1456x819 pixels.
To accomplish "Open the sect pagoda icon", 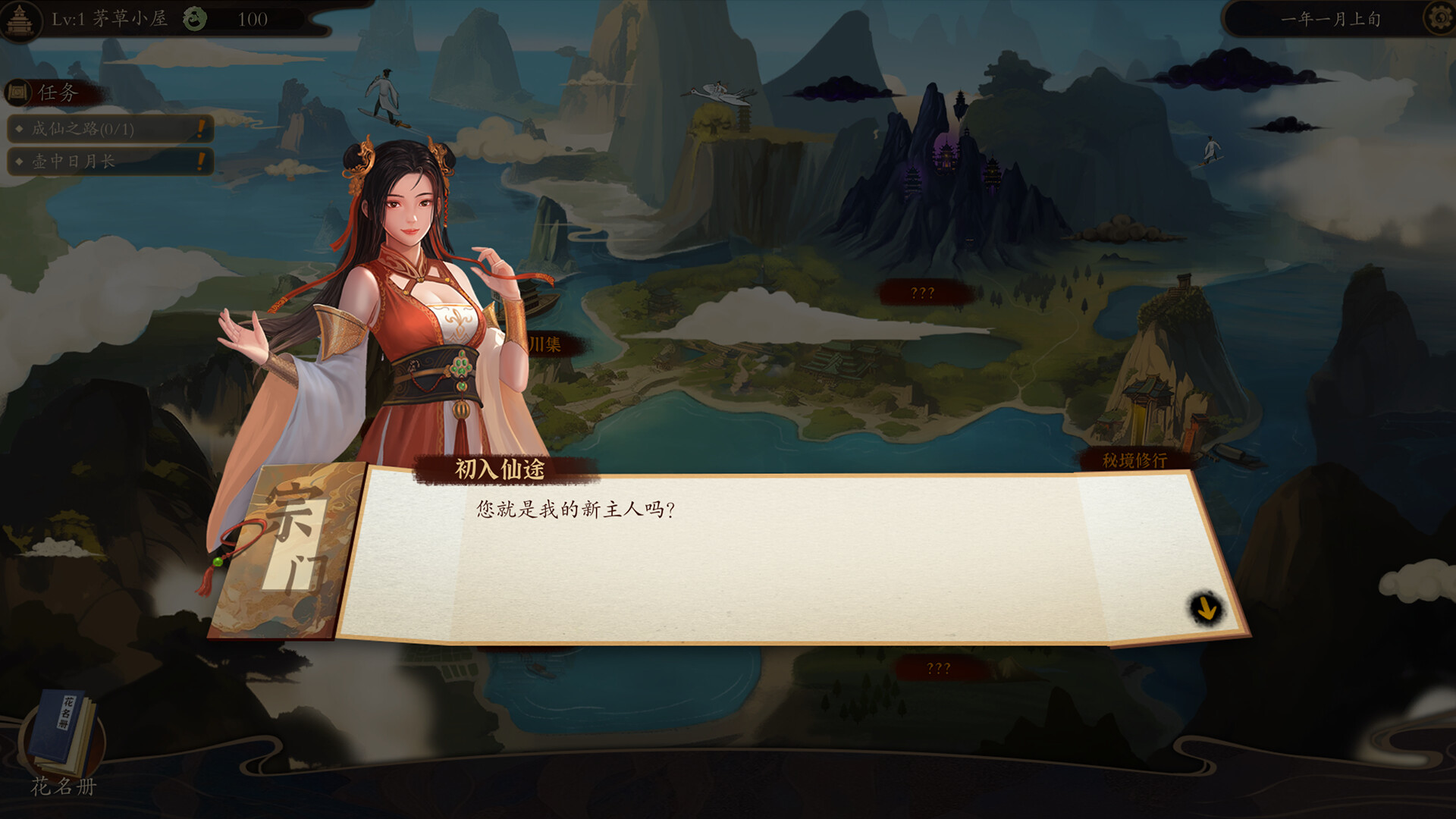I will (20, 19).
